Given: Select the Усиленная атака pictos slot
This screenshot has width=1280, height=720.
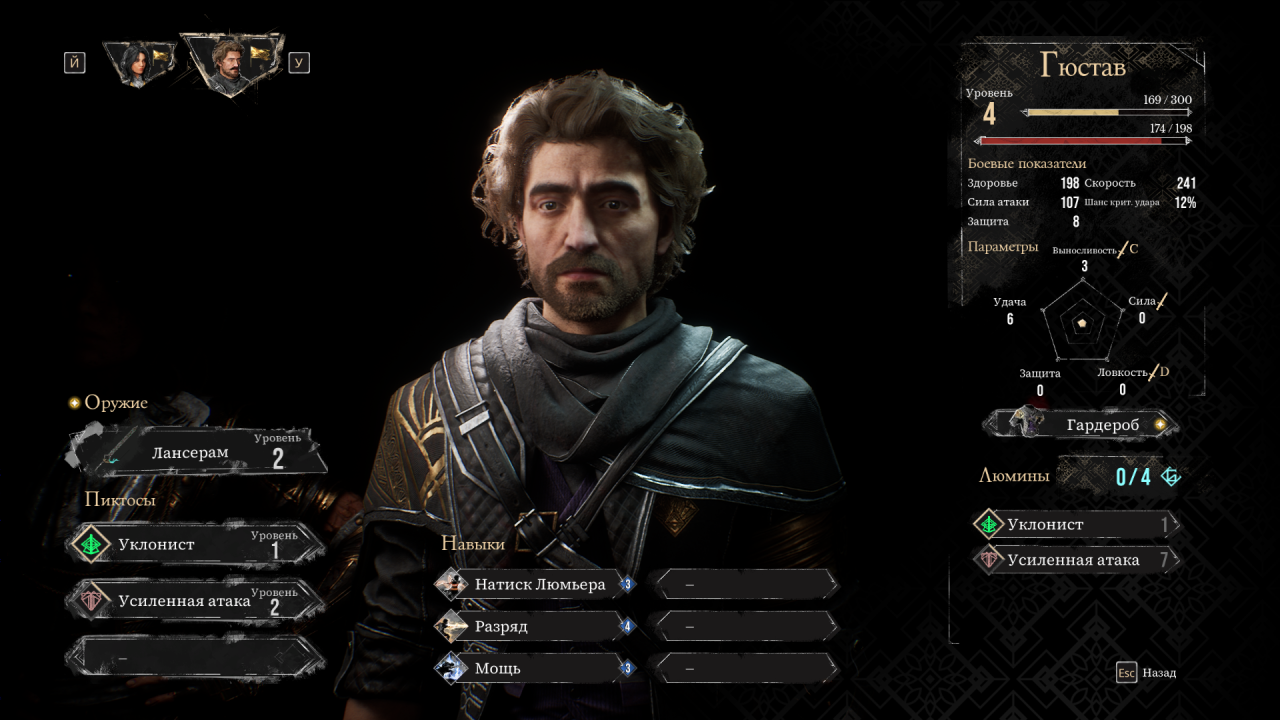Looking at the screenshot, I should 197,601.
